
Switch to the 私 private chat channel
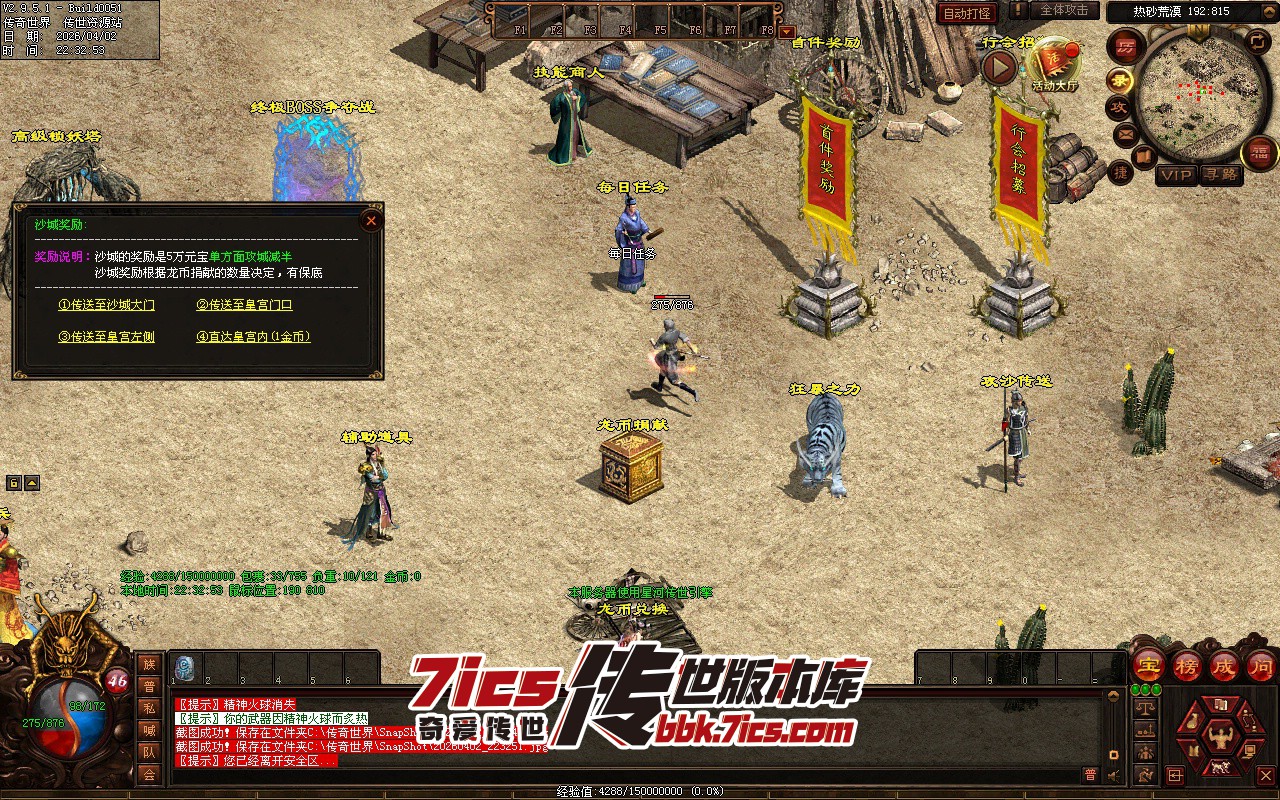click(149, 708)
